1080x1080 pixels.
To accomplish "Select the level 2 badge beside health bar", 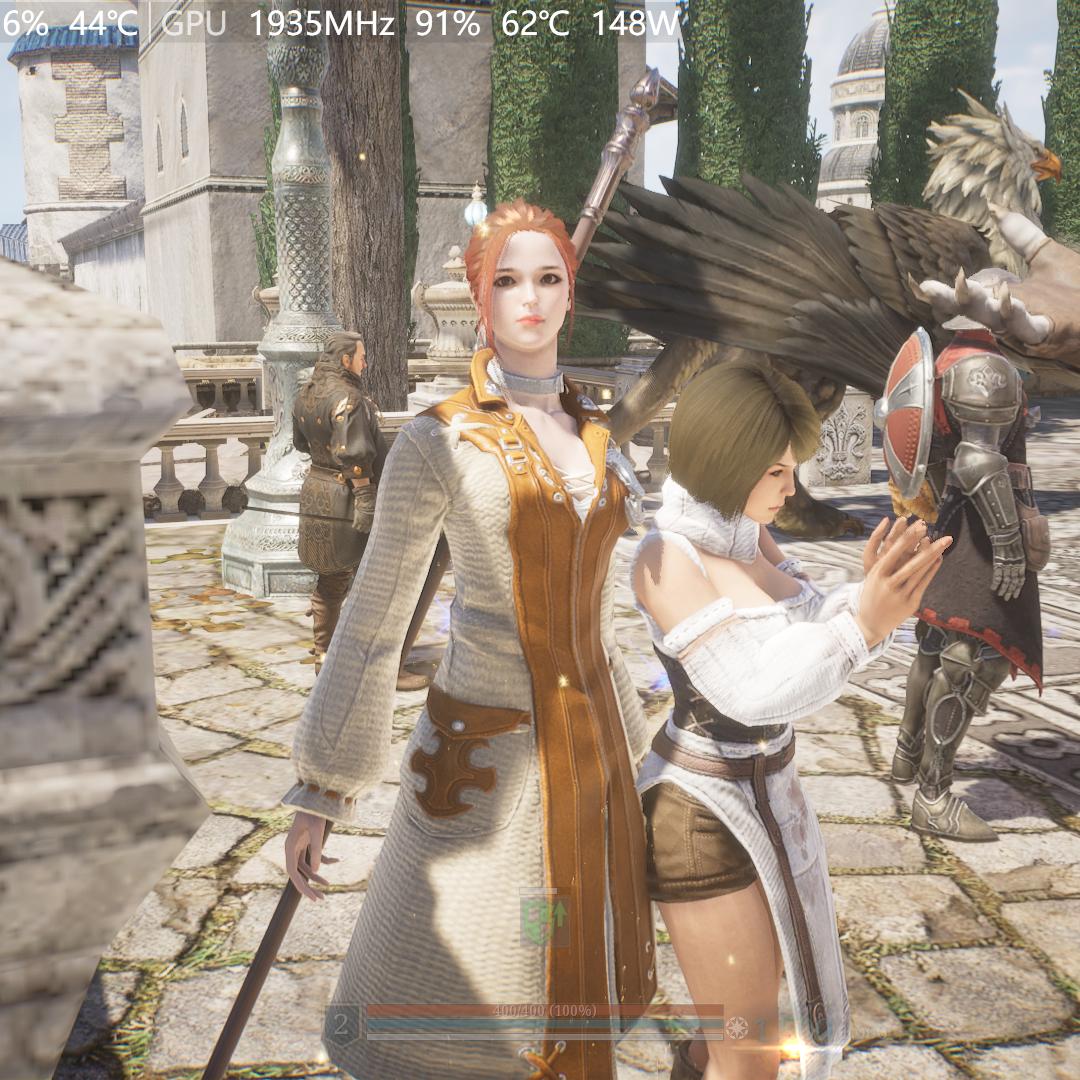I will (342, 1024).
